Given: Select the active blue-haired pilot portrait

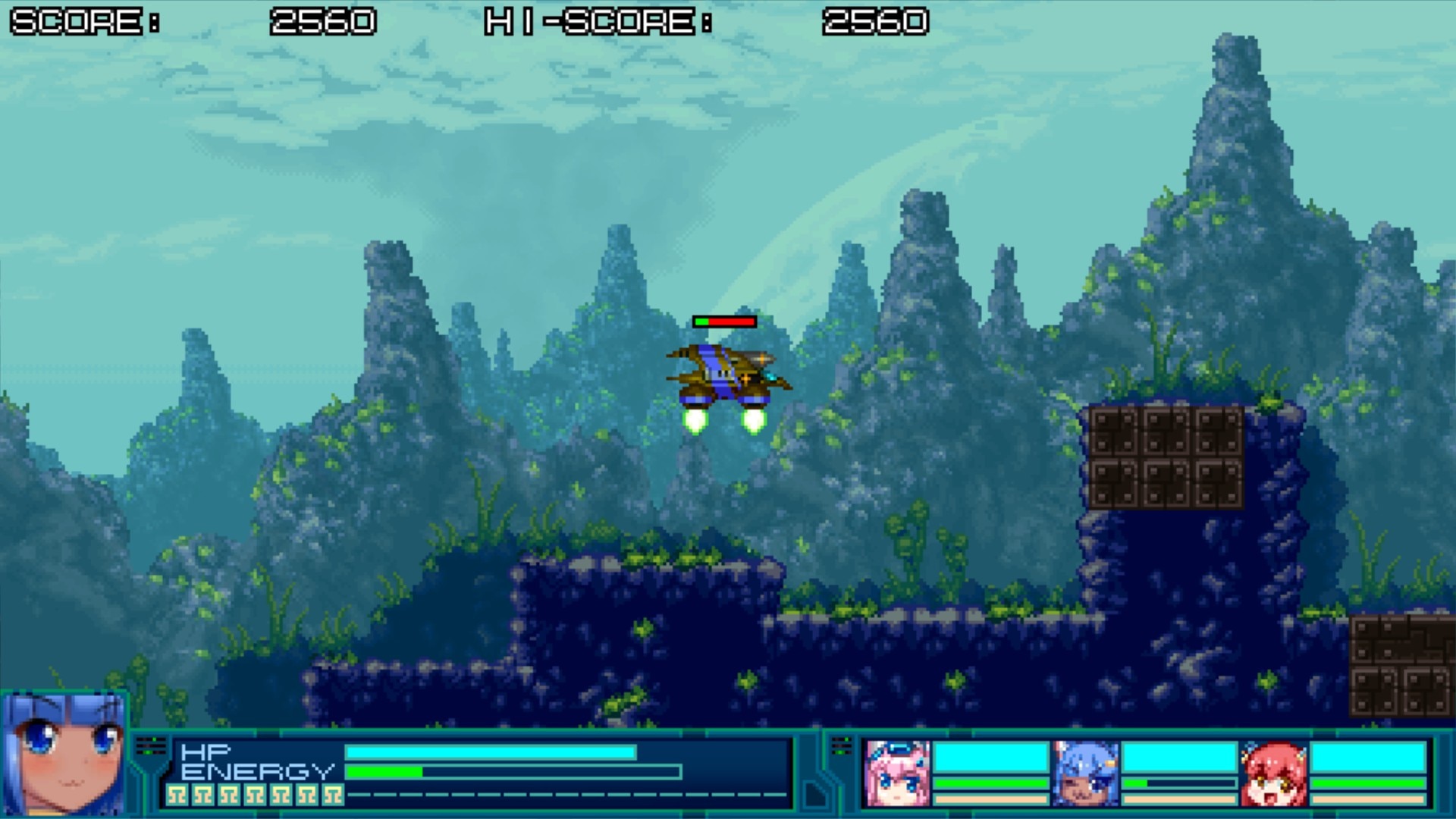Looking at the screenshot, I should click(x=64, y=754).
